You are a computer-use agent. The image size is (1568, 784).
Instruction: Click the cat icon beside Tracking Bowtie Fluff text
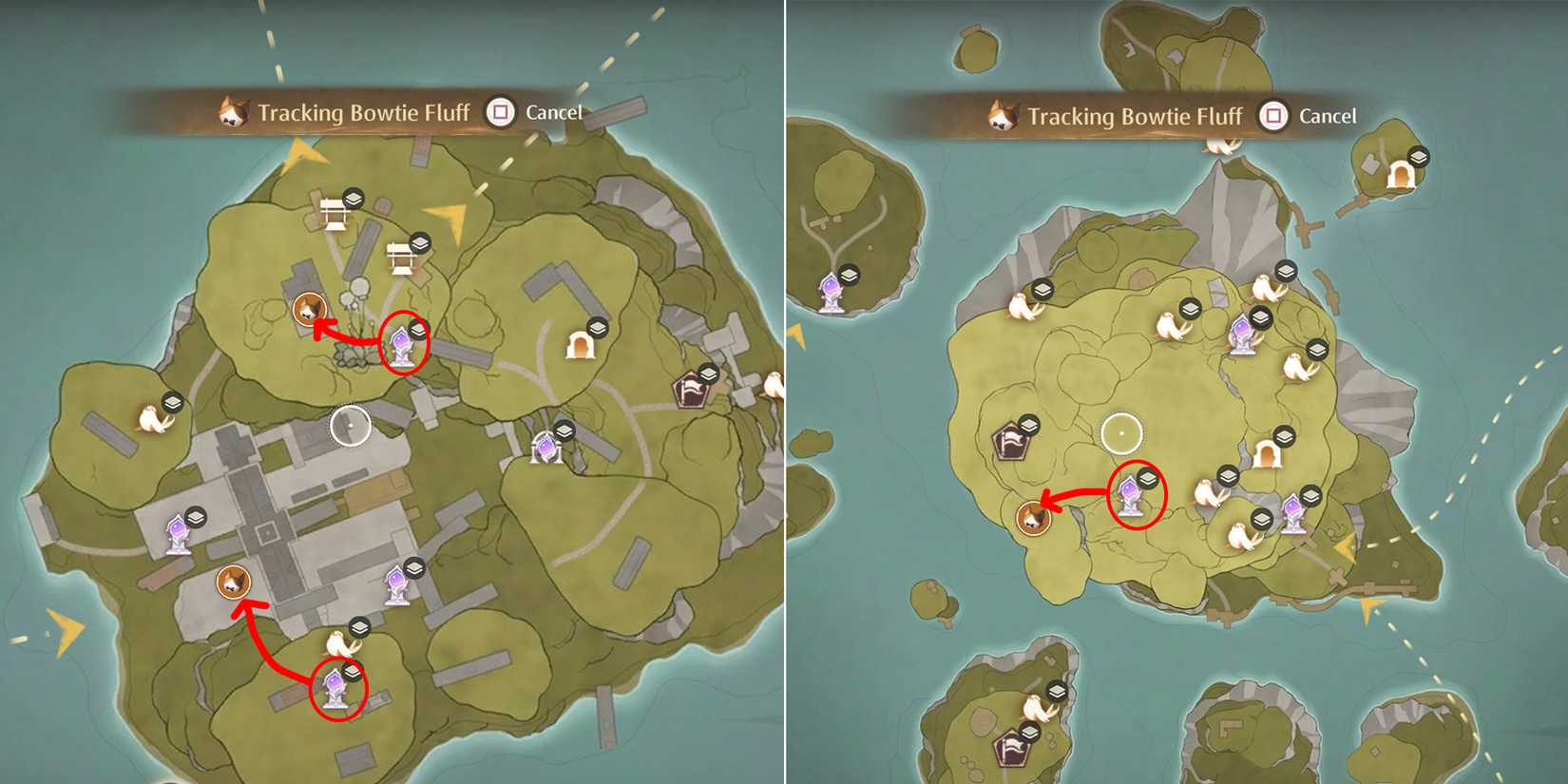(x=231, y=111)
